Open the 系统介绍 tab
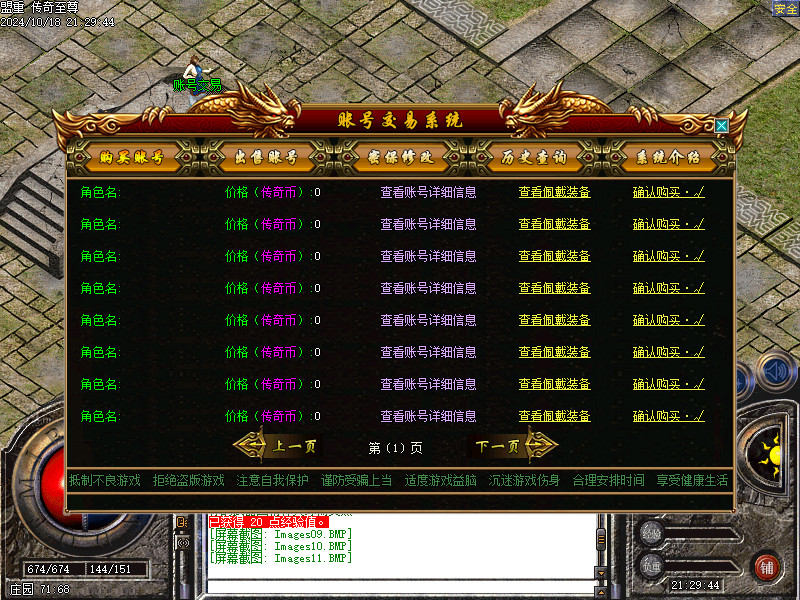The image size is (800, 600). [668, 158]
